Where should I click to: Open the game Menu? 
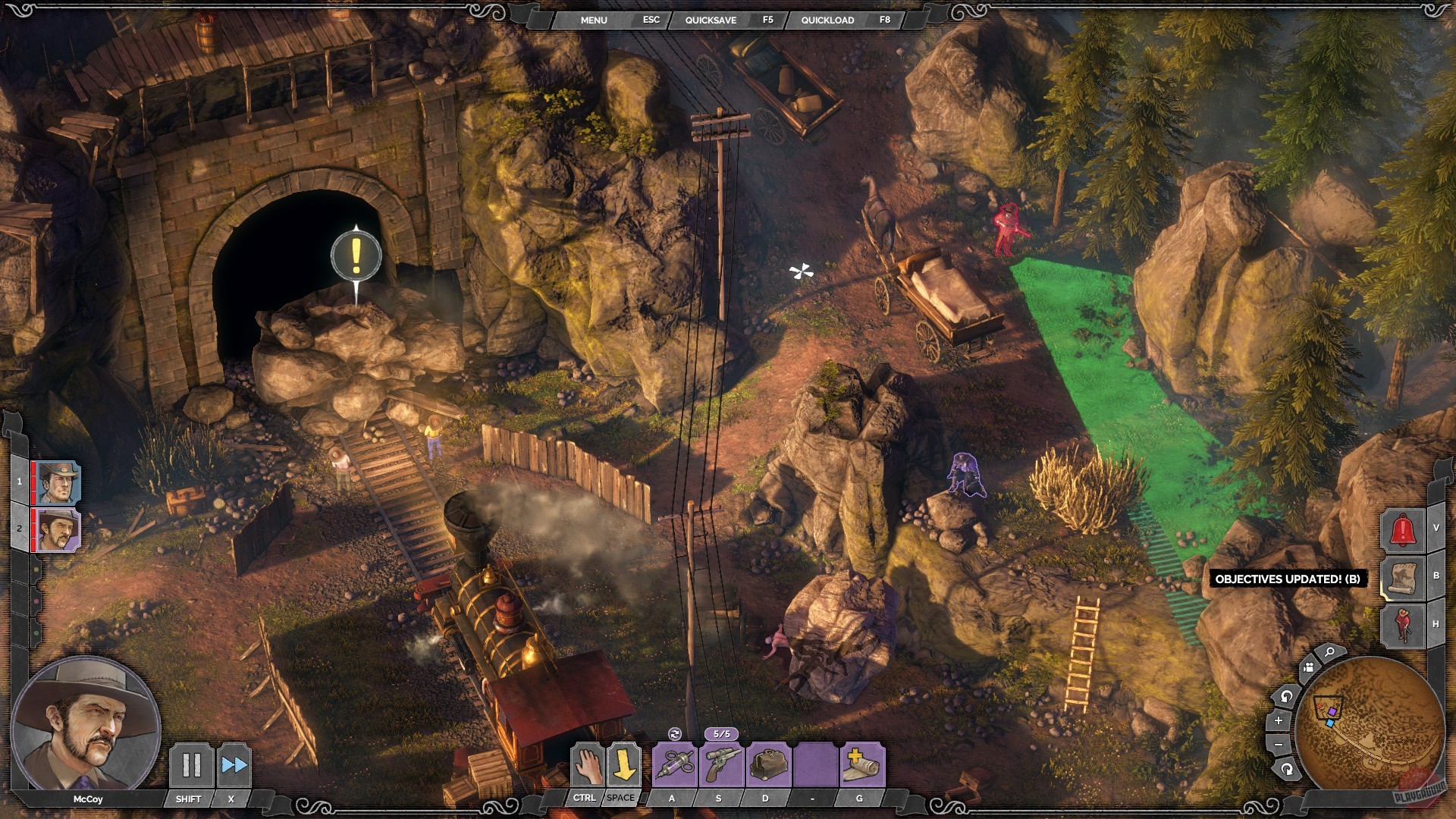pos(594,20)
